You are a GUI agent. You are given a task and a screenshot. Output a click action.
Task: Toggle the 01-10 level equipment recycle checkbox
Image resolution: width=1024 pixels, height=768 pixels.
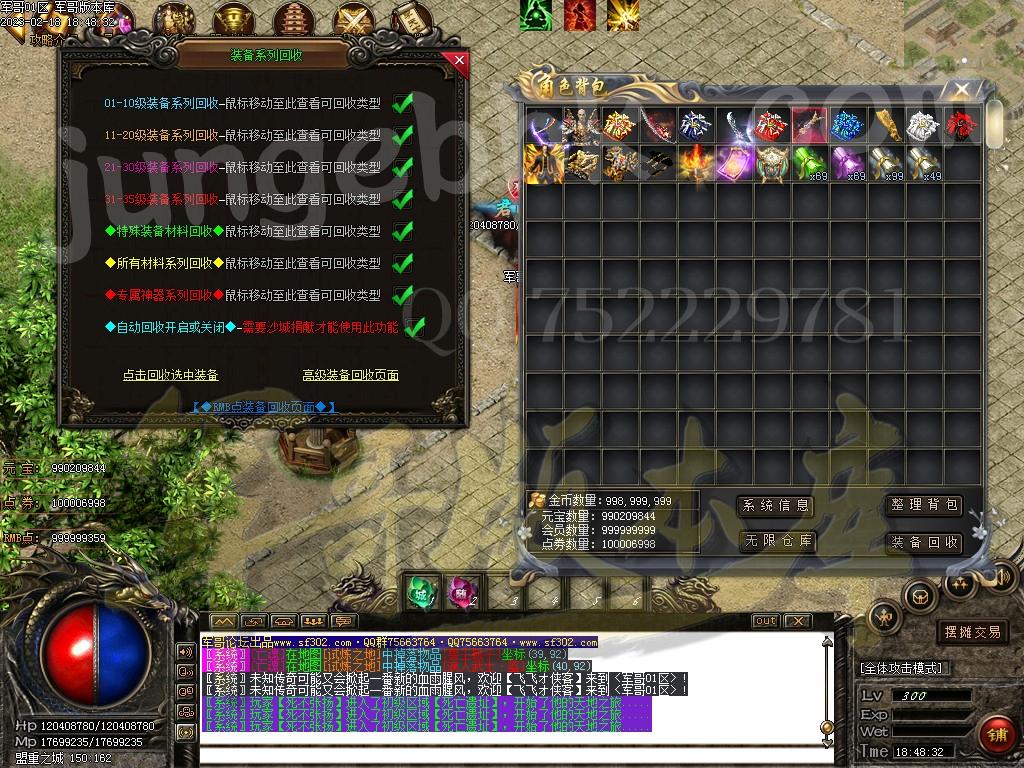tap(403, 103)
